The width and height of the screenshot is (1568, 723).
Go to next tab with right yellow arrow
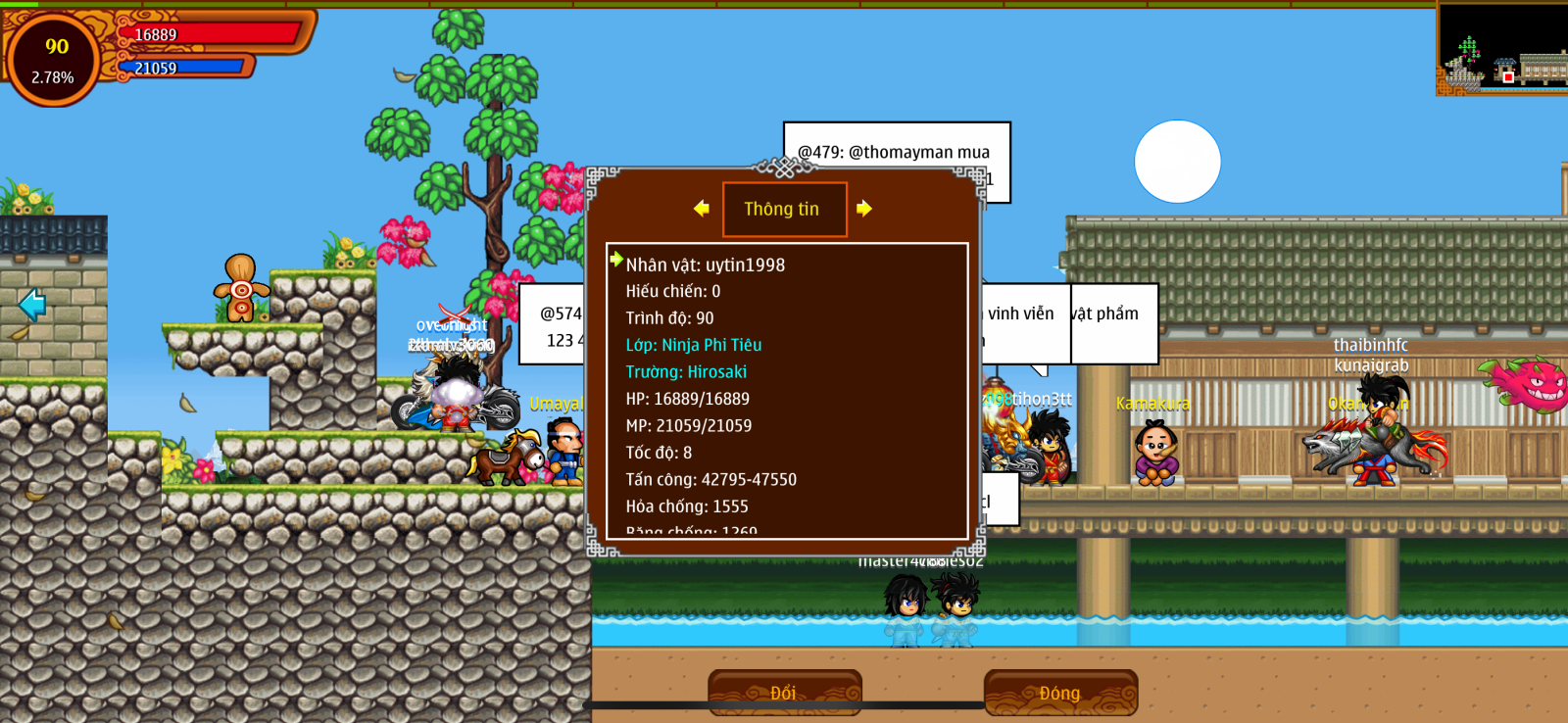tap(863, 208)
